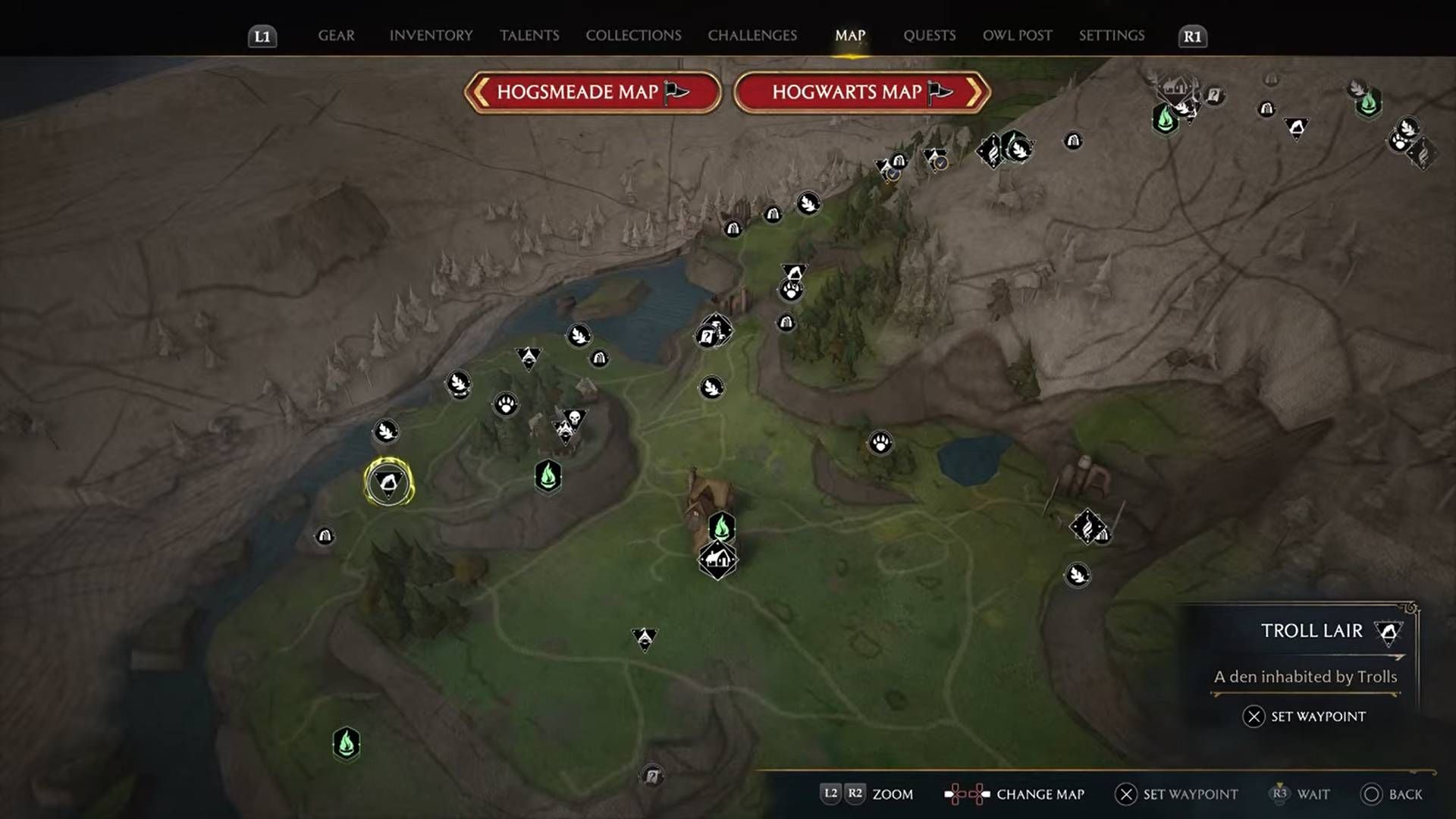Switch to the Quests tab
The image size is (1456, 819).
click(x=929, y=35)
